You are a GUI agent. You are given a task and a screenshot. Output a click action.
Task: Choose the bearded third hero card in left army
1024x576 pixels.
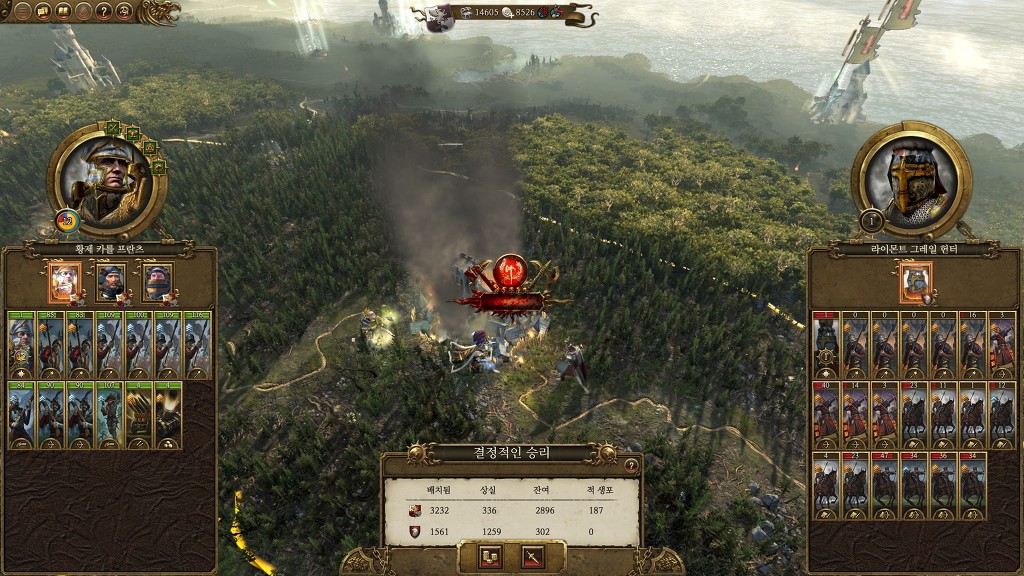pos(157,281)
